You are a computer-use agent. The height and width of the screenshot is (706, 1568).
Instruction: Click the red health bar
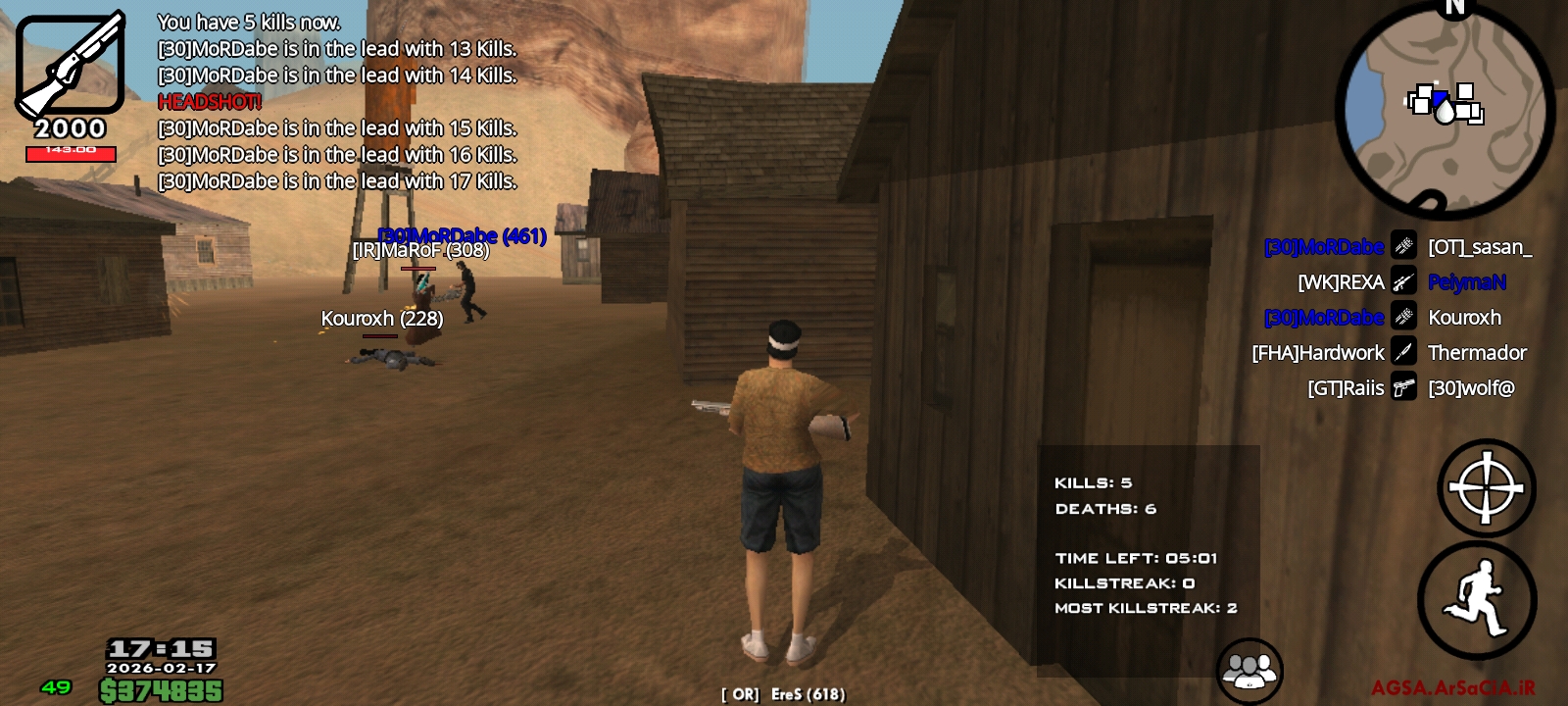click(73, 153)
